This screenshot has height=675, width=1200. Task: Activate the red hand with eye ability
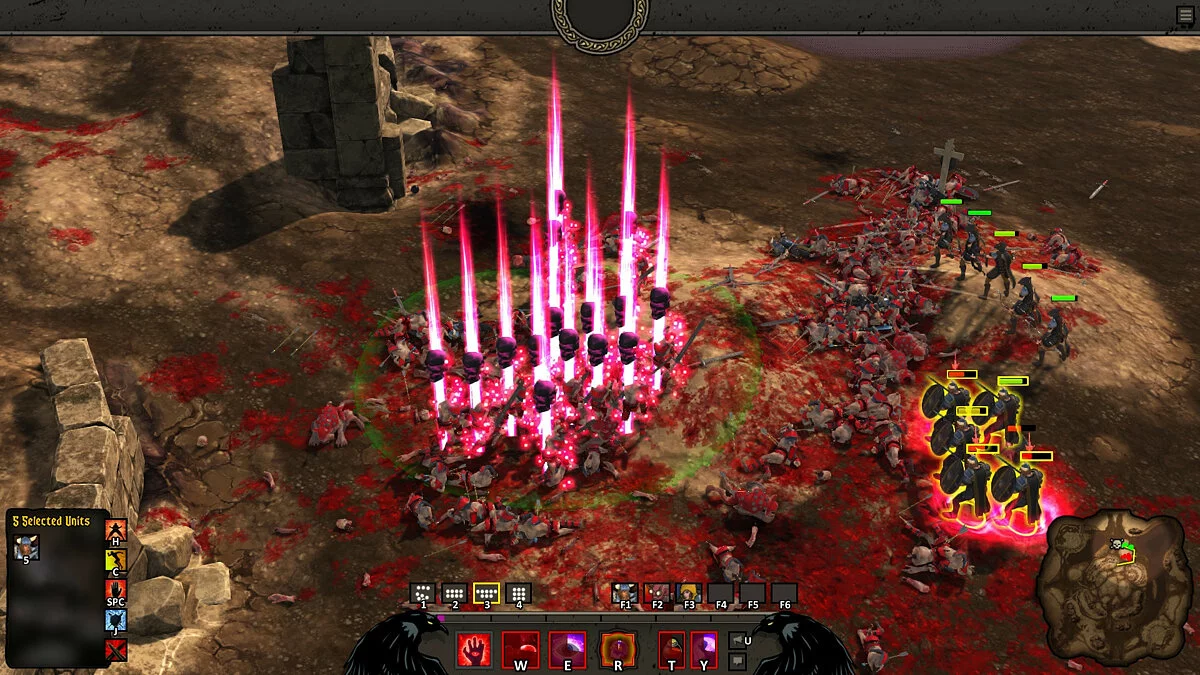[474, 649]
